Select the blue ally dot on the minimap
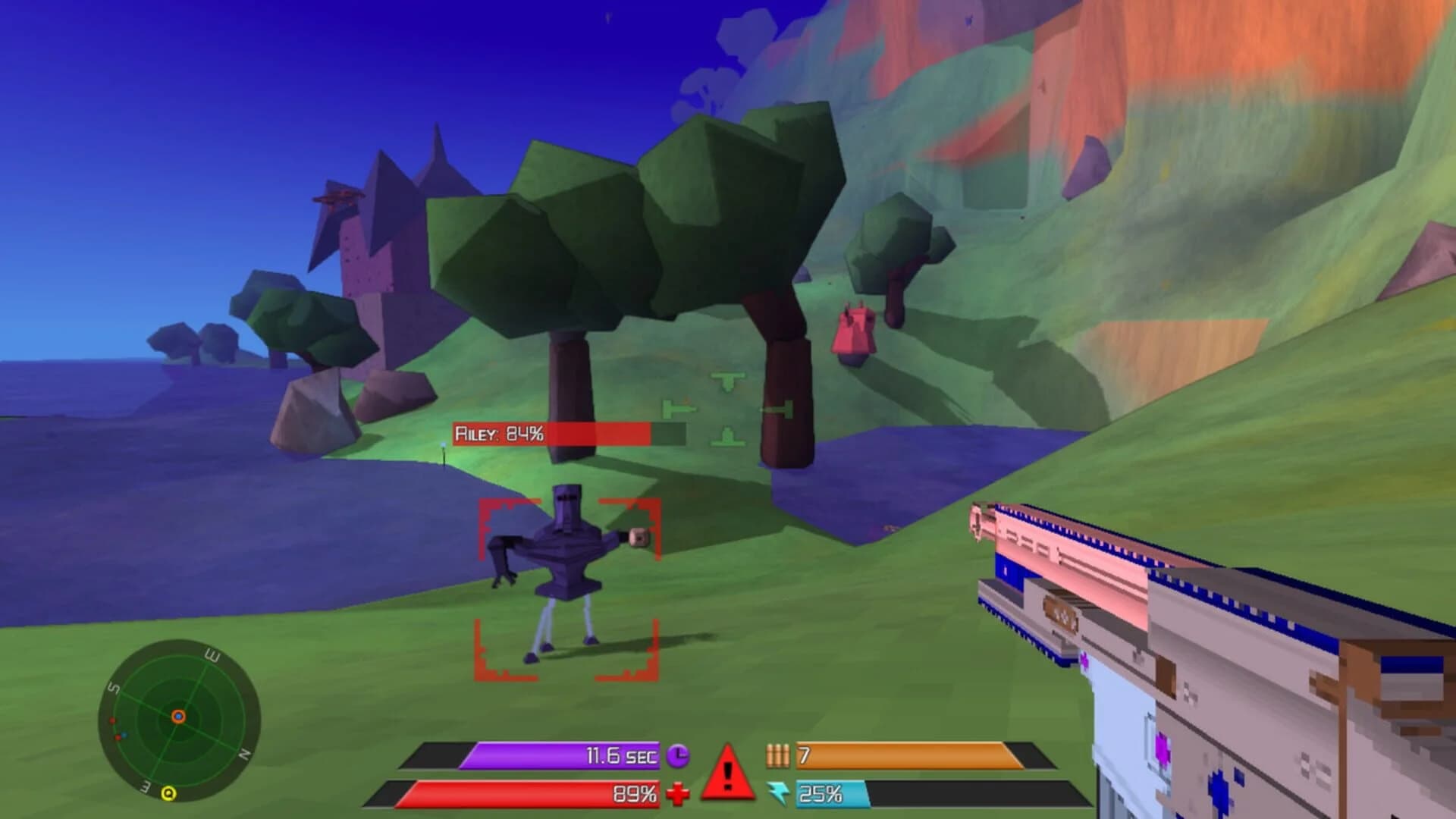 coord(124,734)
